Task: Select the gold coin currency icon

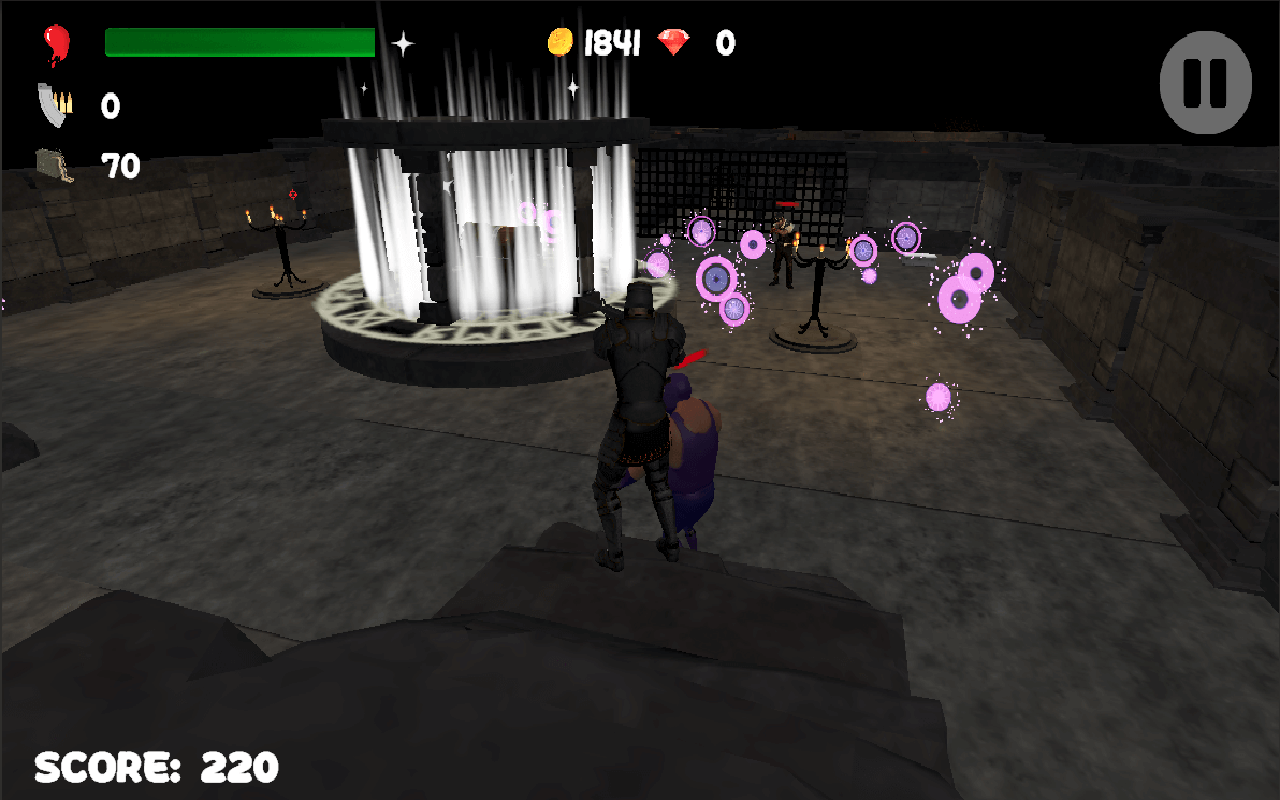Action: [560, 42]
